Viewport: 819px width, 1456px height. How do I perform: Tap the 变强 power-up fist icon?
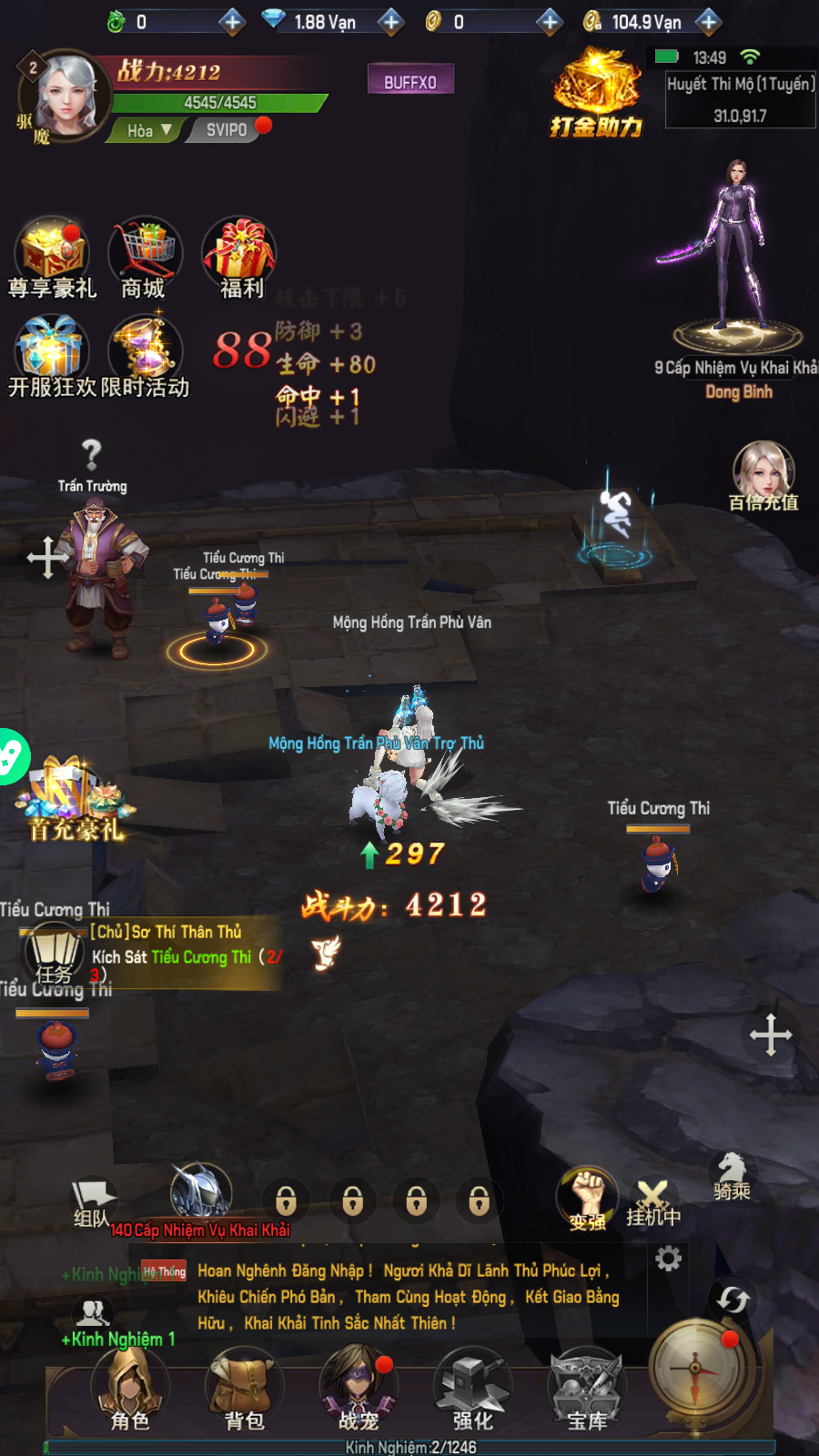click(x=588, y=1199)
